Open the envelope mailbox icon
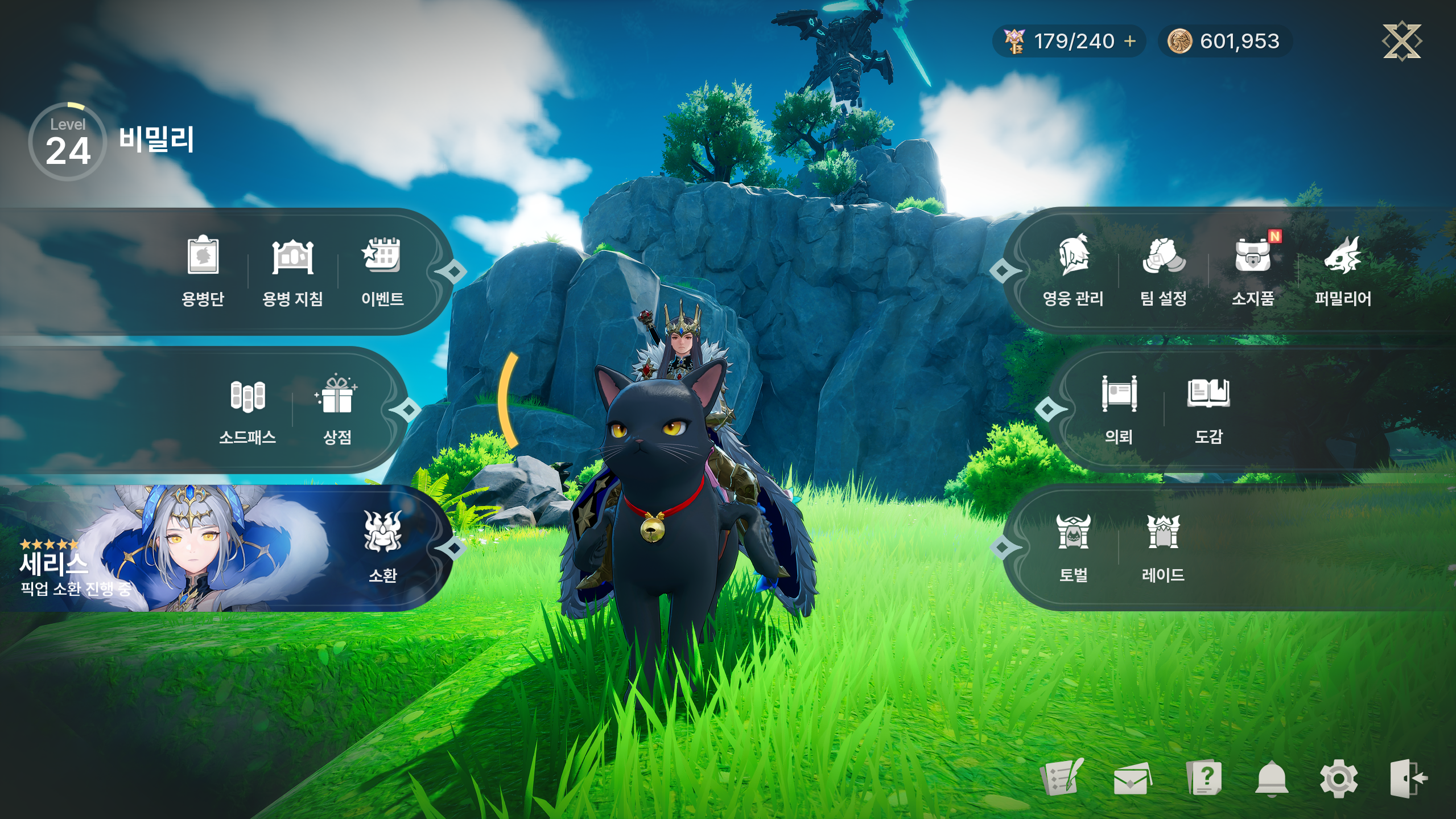 (1132, 779)
